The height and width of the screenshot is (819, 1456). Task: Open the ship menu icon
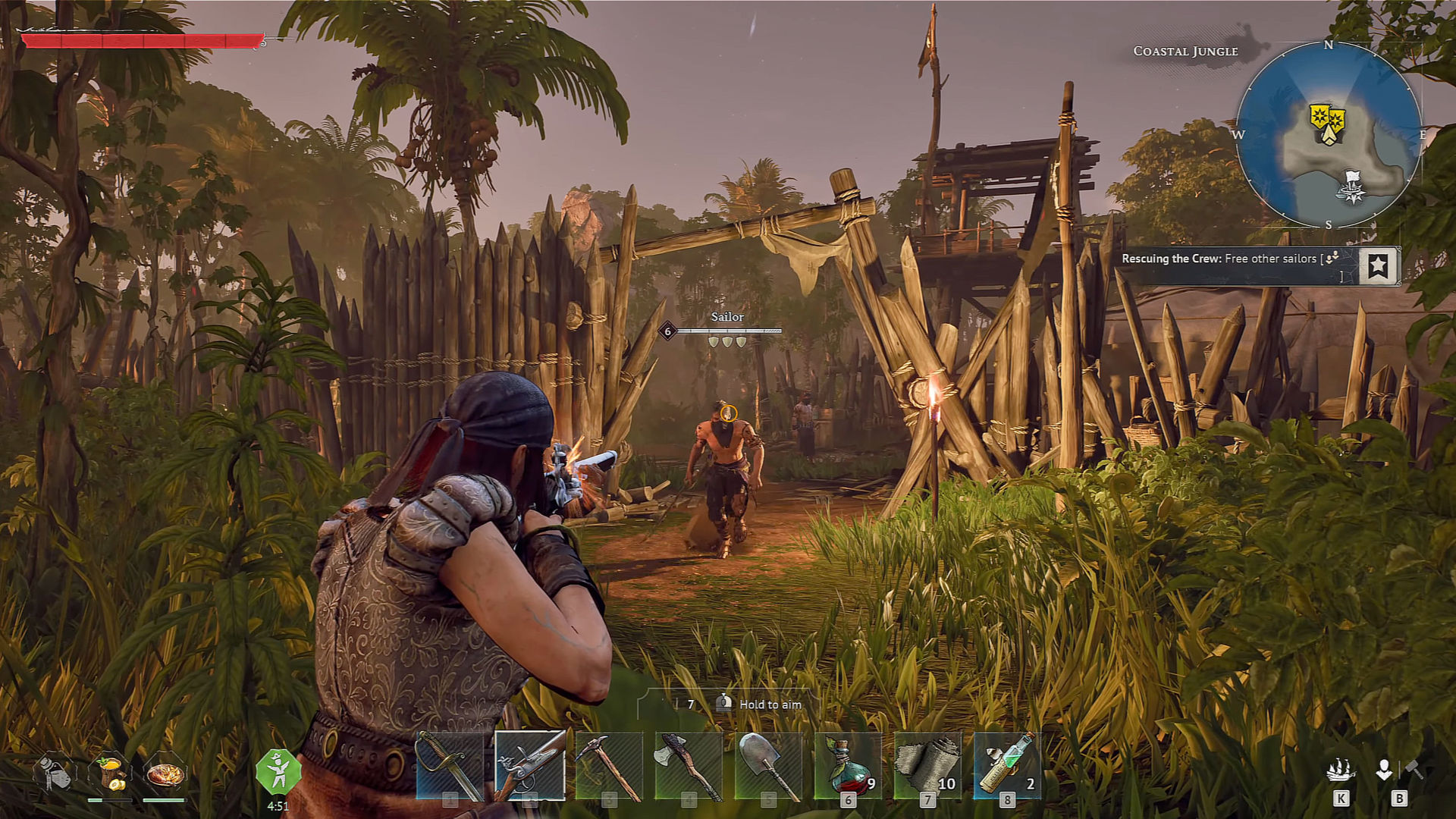(x=1341, y=771)
